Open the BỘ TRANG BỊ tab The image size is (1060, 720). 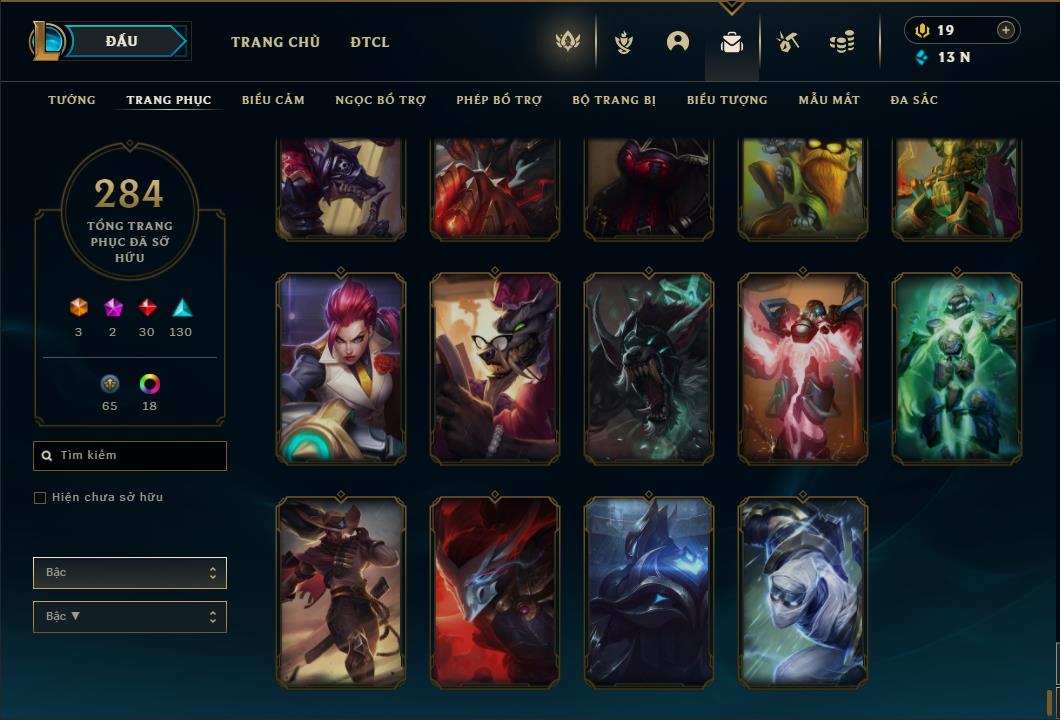614,100
